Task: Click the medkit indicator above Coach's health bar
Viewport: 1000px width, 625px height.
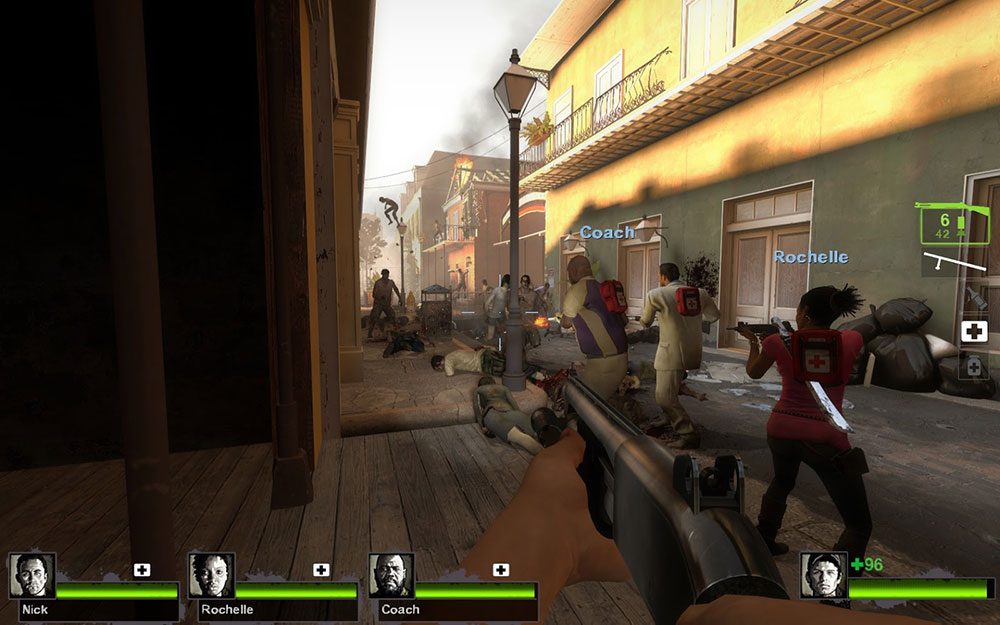Action: (501, 570)
